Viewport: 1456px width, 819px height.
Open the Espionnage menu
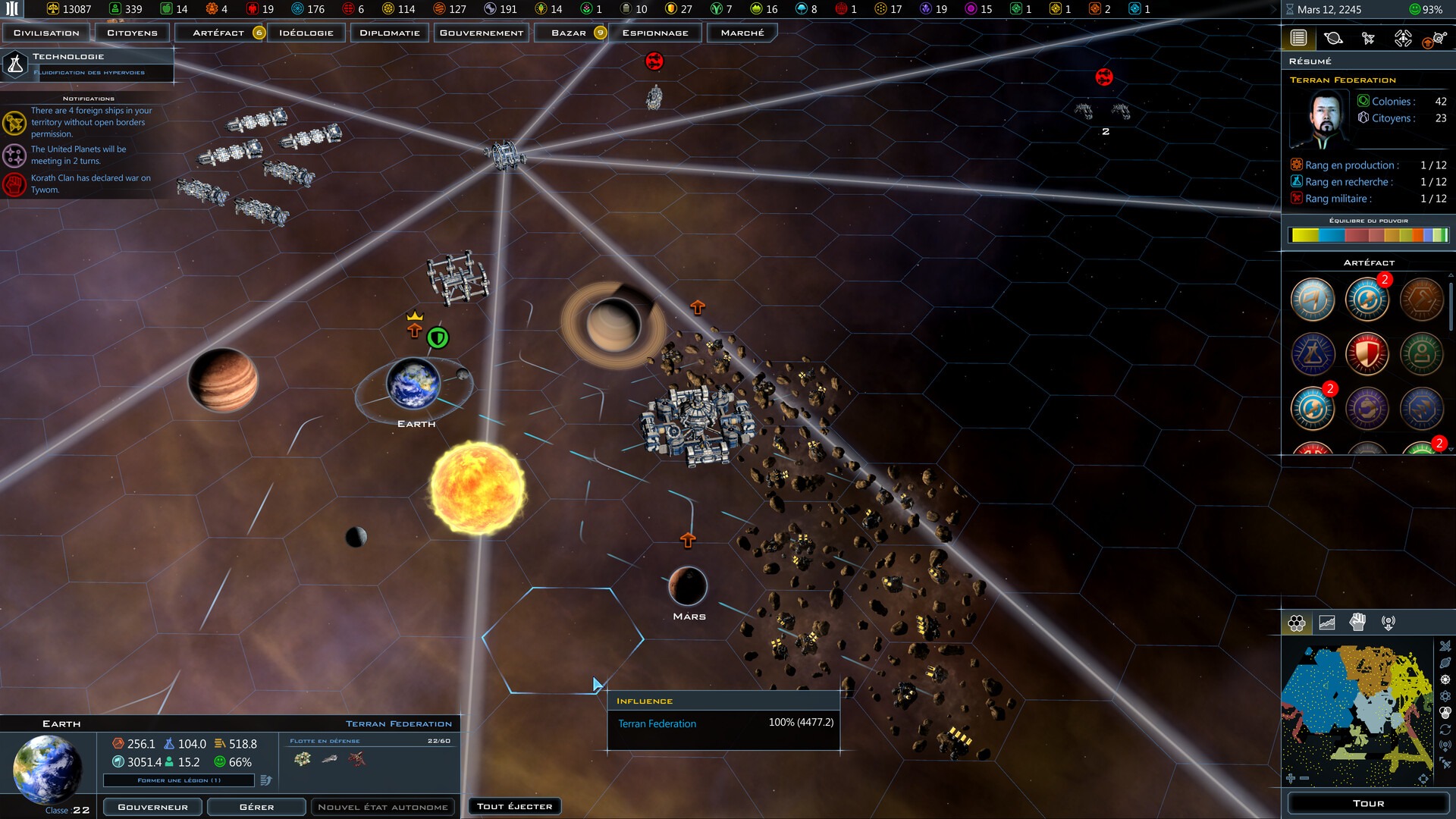655,33
